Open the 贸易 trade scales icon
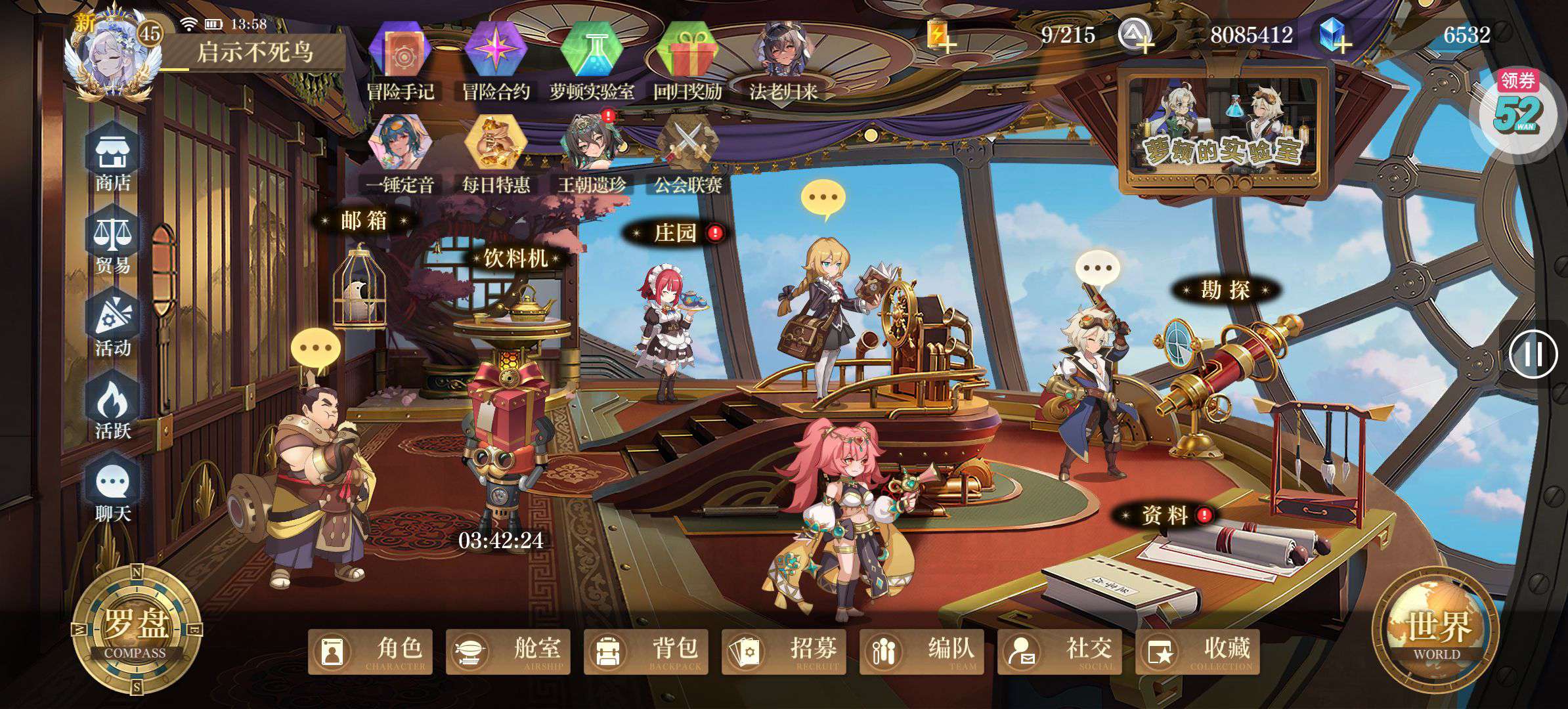The image size is (1568, 709). point(114,243)
